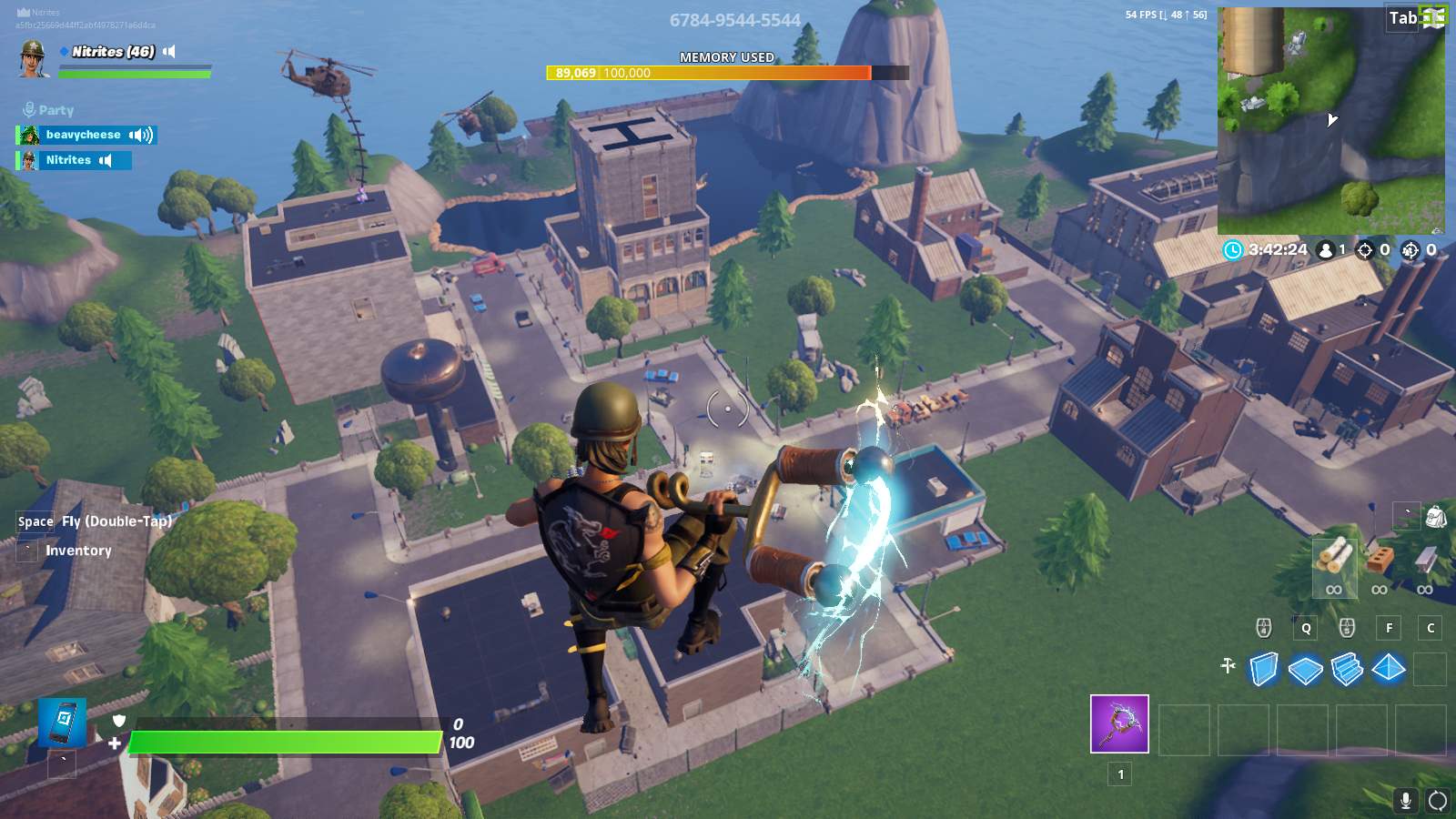Screen dimensions: 1456x819
Task: Open the phone tool icon
Action: click(62, 723)
